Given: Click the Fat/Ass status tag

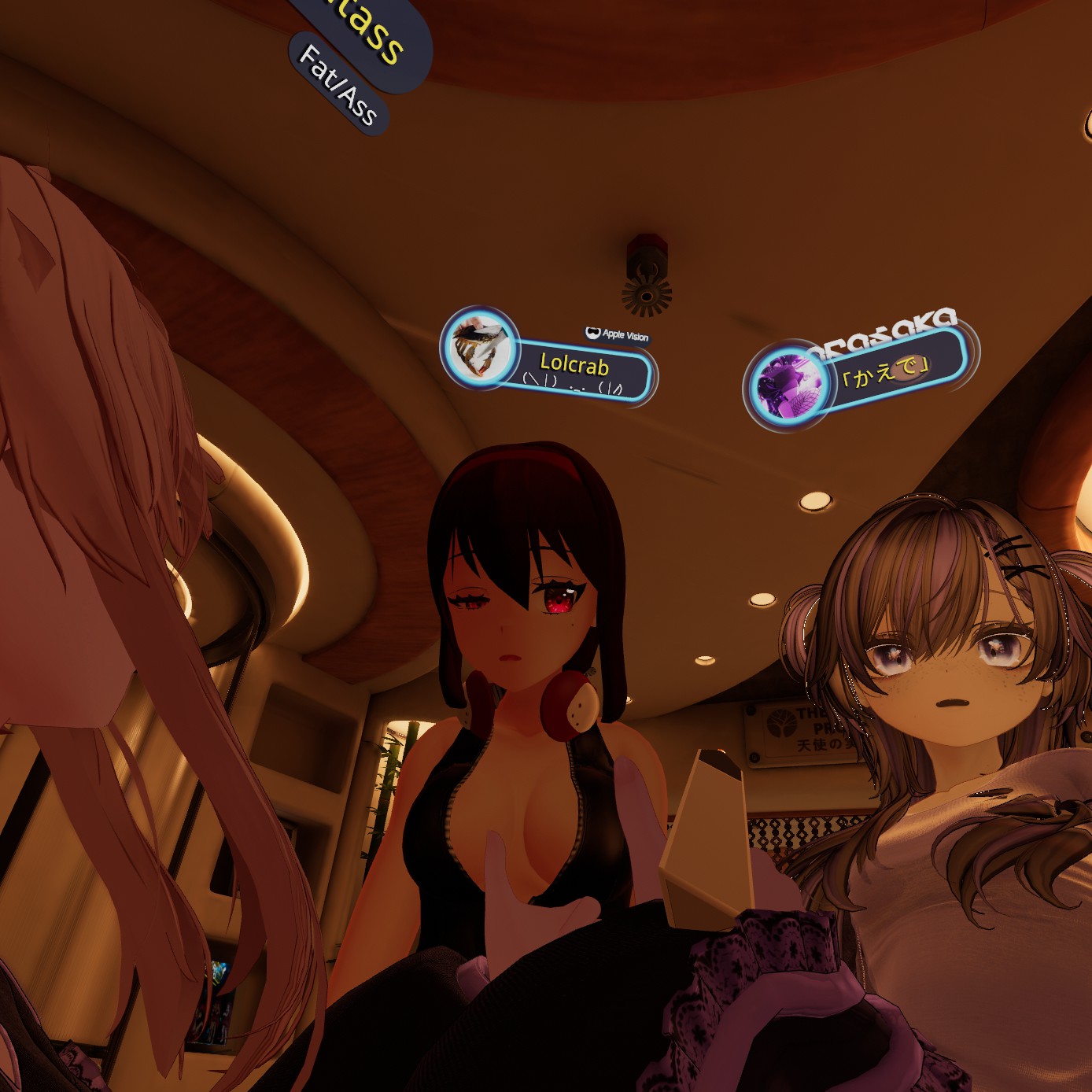Looking at the screenshot, I should tap(338, 85).
